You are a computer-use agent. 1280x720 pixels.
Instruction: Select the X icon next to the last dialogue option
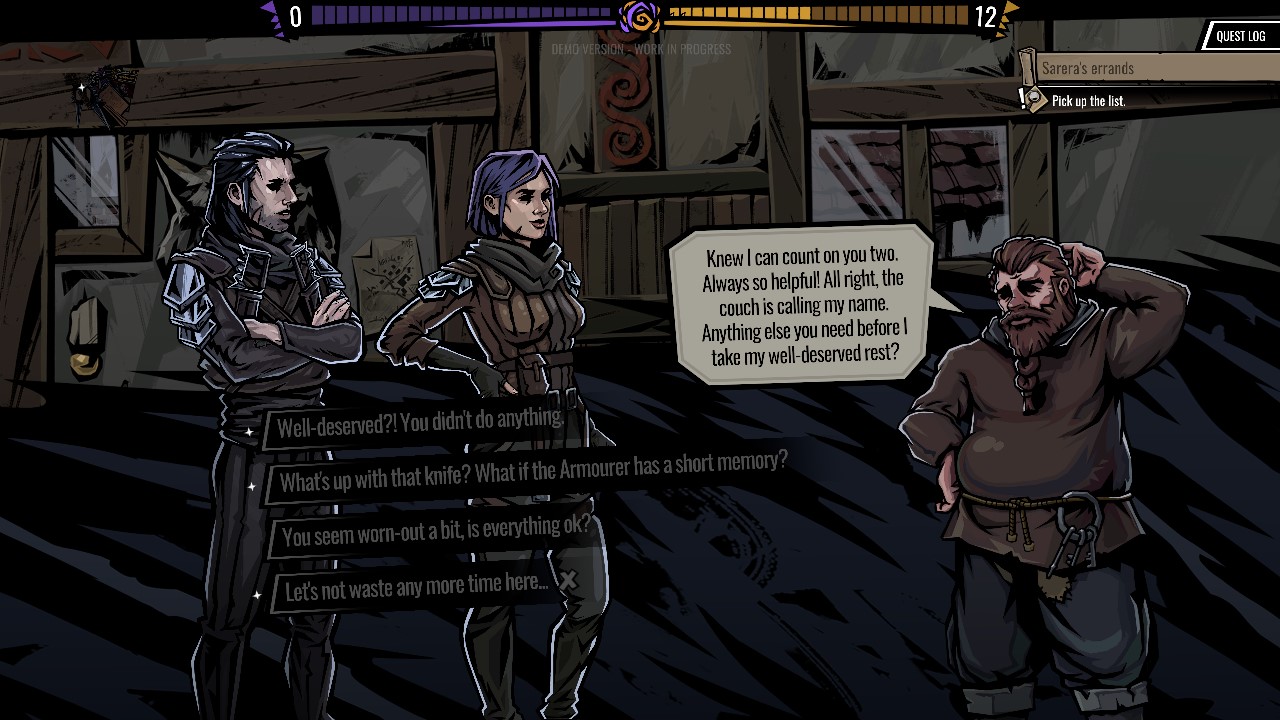click(x=568, y=578)
